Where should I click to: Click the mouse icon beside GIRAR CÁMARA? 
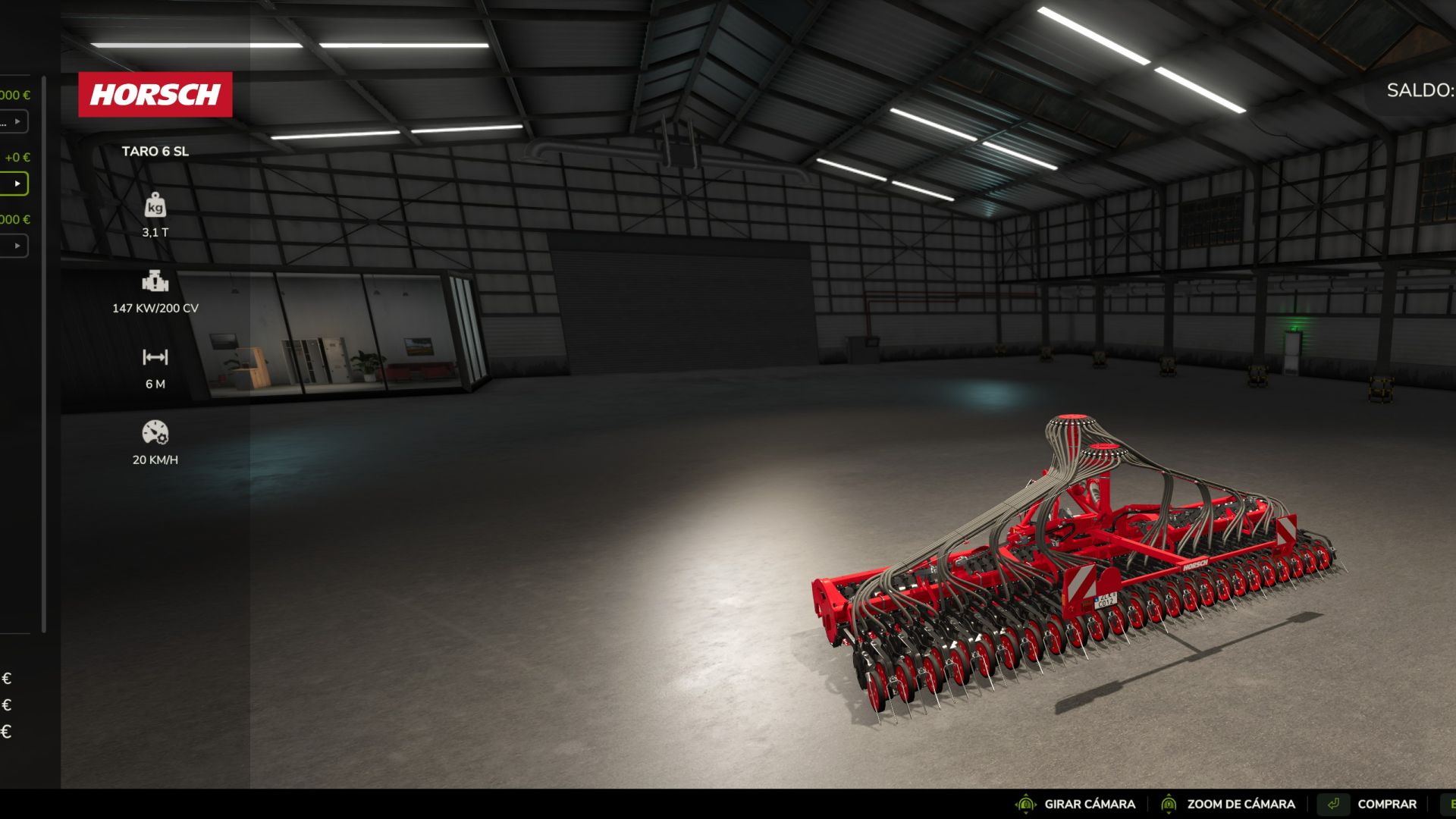(1026, 804)
